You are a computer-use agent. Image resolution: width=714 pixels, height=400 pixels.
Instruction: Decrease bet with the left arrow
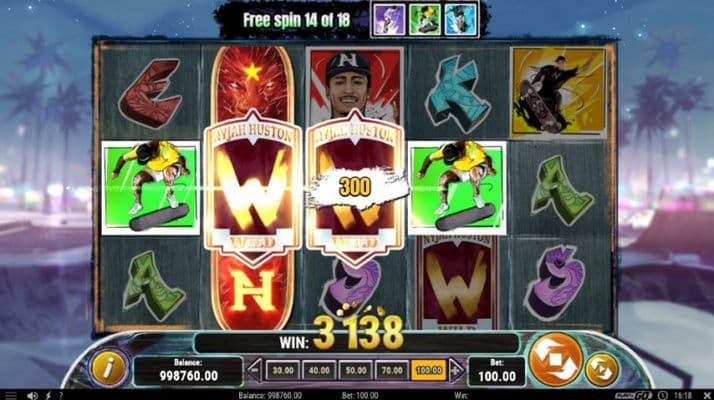254,370
